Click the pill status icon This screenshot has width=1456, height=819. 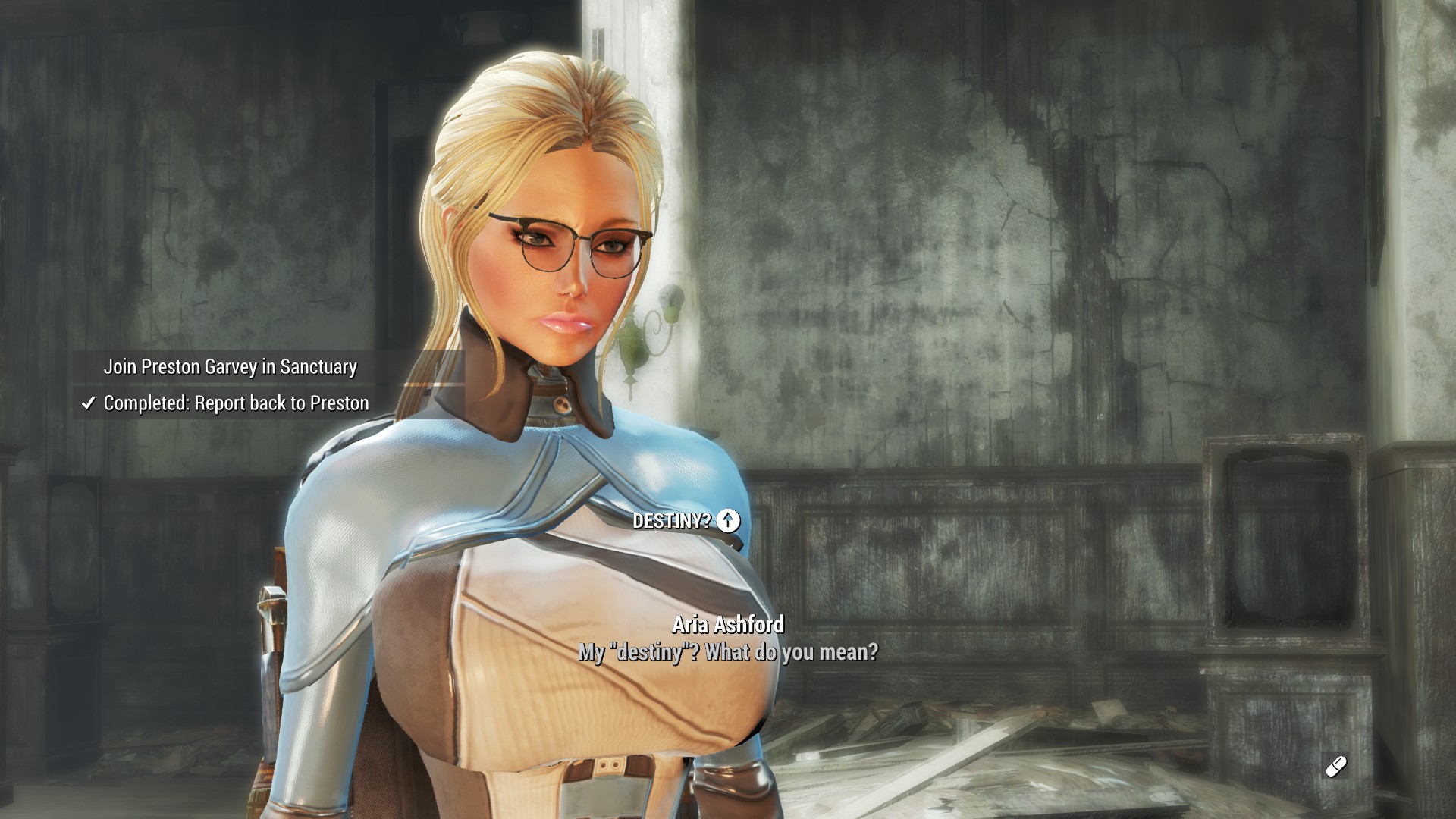(x=1335, y=767)
